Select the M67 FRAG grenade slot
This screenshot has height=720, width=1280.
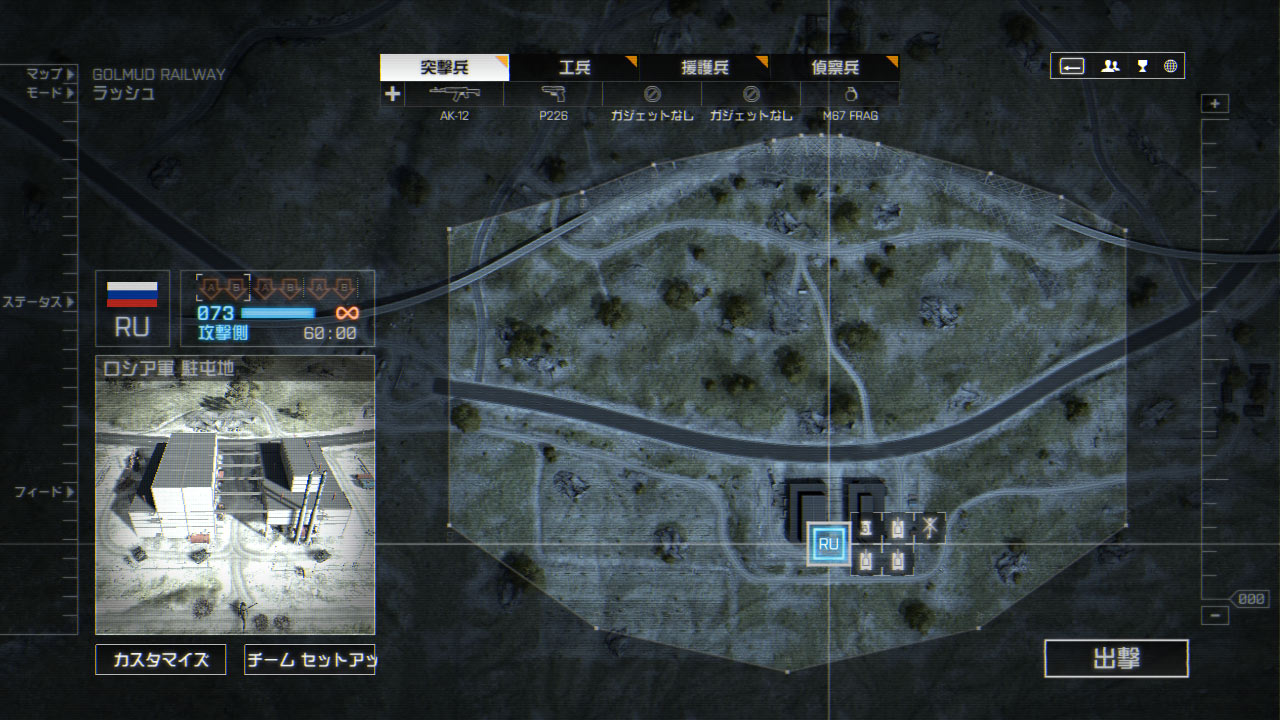(850, 94)
